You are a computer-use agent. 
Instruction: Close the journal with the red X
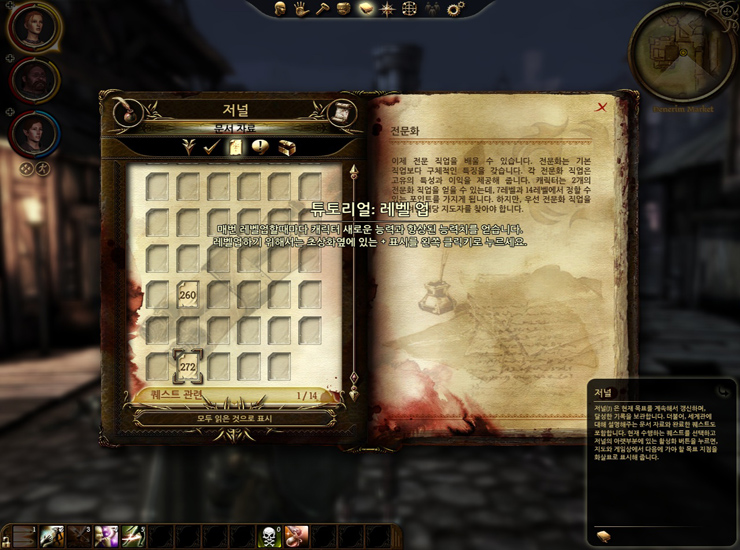[x=601, y=107]
